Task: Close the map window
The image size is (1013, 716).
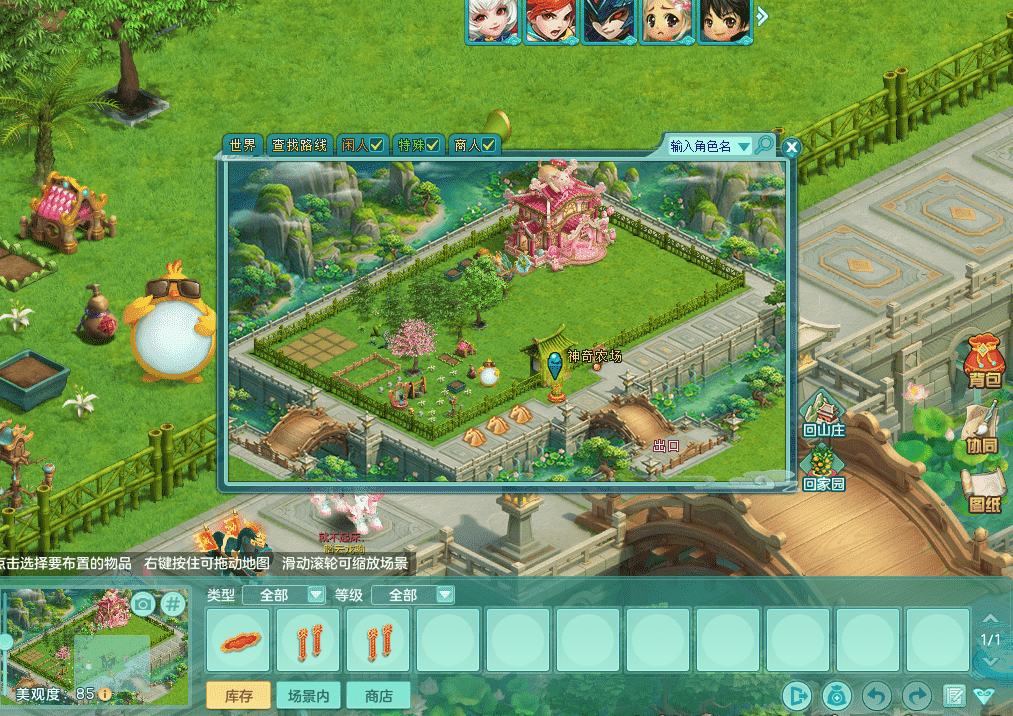Action: 792,148
